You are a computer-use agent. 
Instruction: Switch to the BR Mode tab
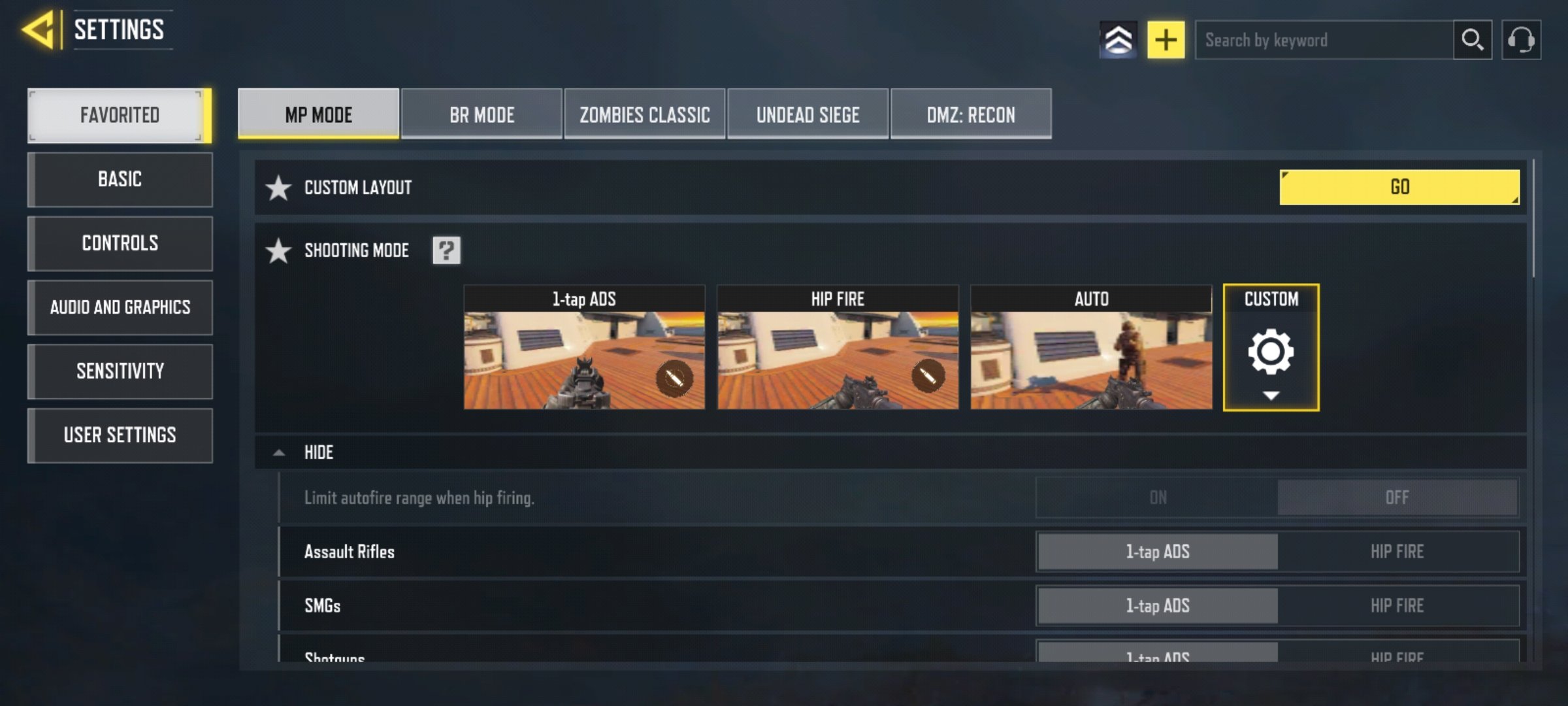[x=482, y=115]
